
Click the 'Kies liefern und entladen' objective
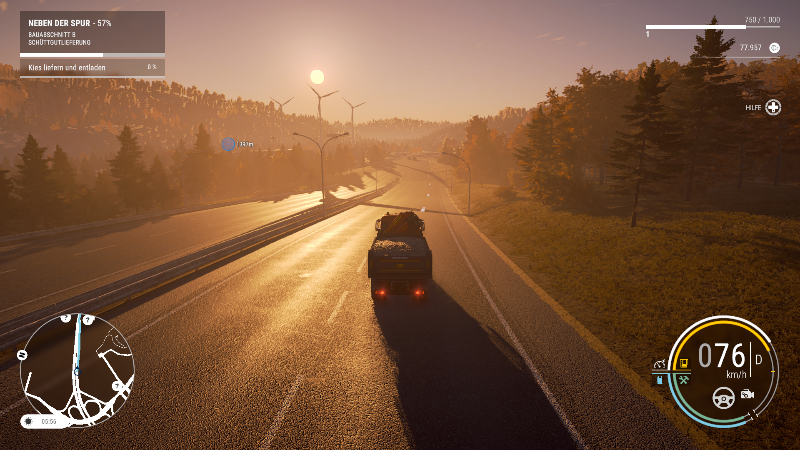click(92, 67)
